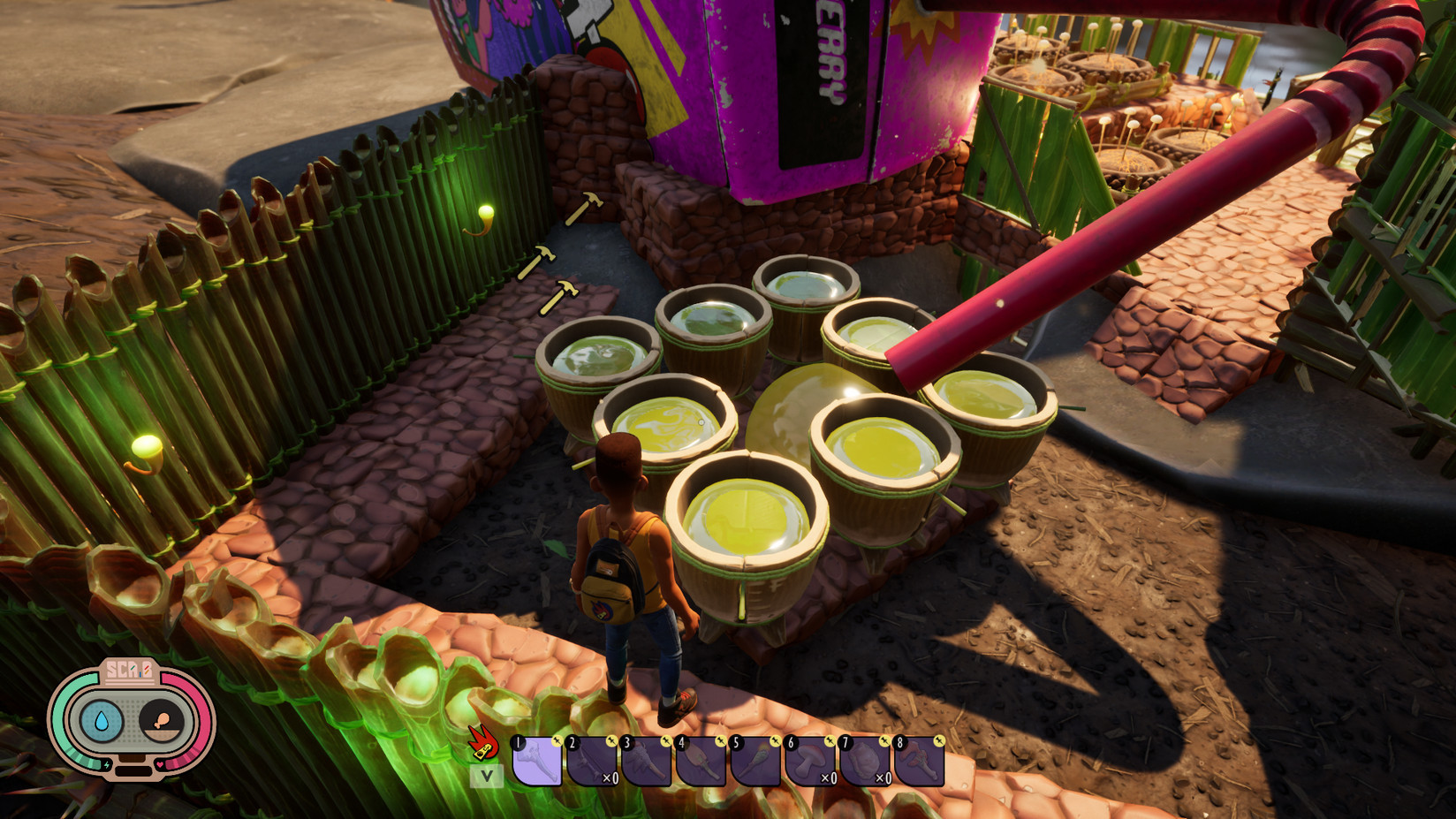
Task: Select the club in hotbar slot 3
Action: (648, 762)
